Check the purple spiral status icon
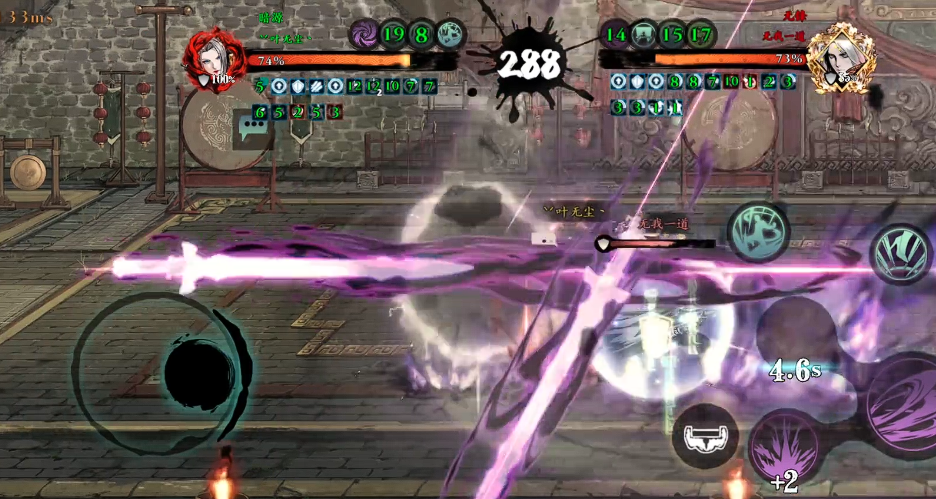 tap(364, 34)
